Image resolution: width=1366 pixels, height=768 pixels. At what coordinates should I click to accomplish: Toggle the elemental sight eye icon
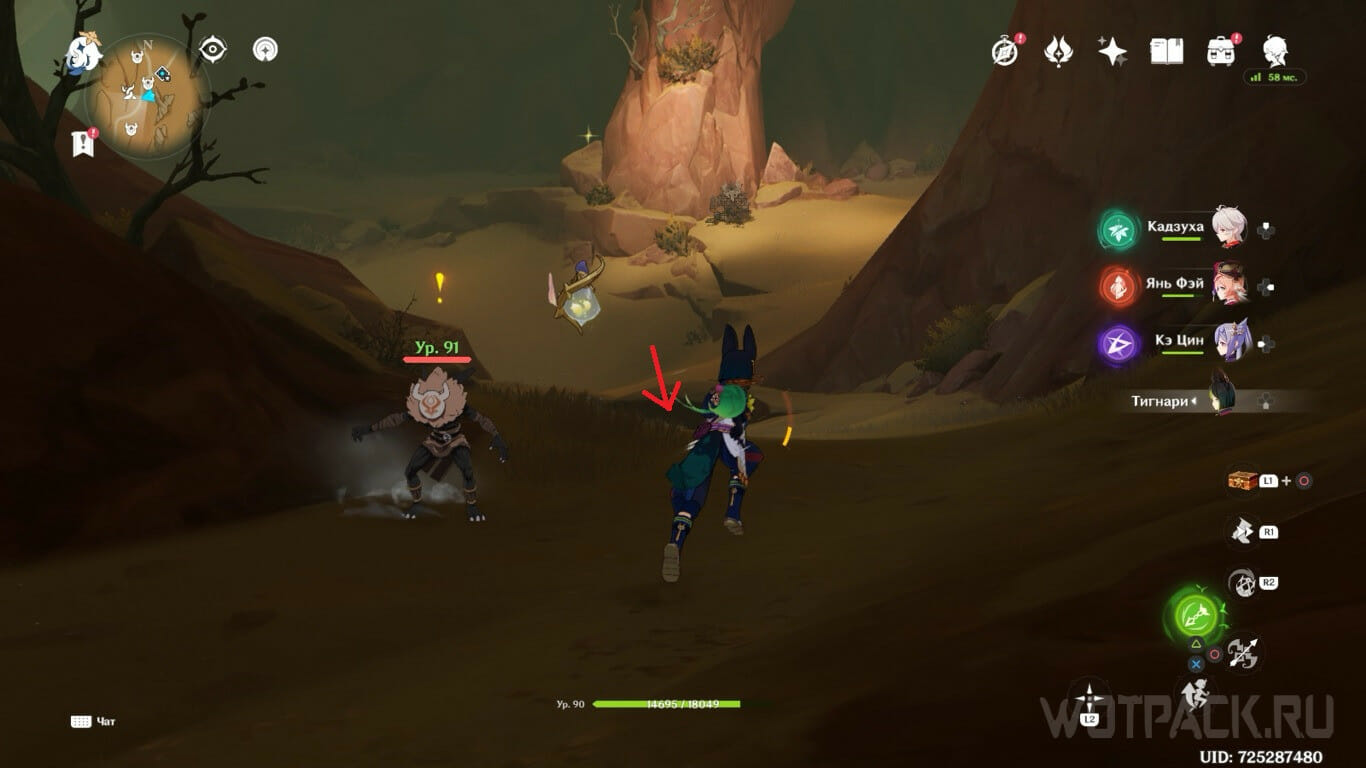212,49
